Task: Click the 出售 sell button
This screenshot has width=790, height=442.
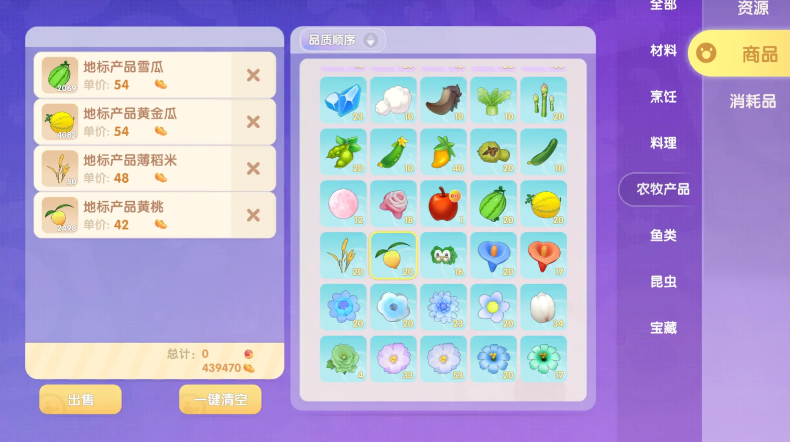Action: [80, 399]
